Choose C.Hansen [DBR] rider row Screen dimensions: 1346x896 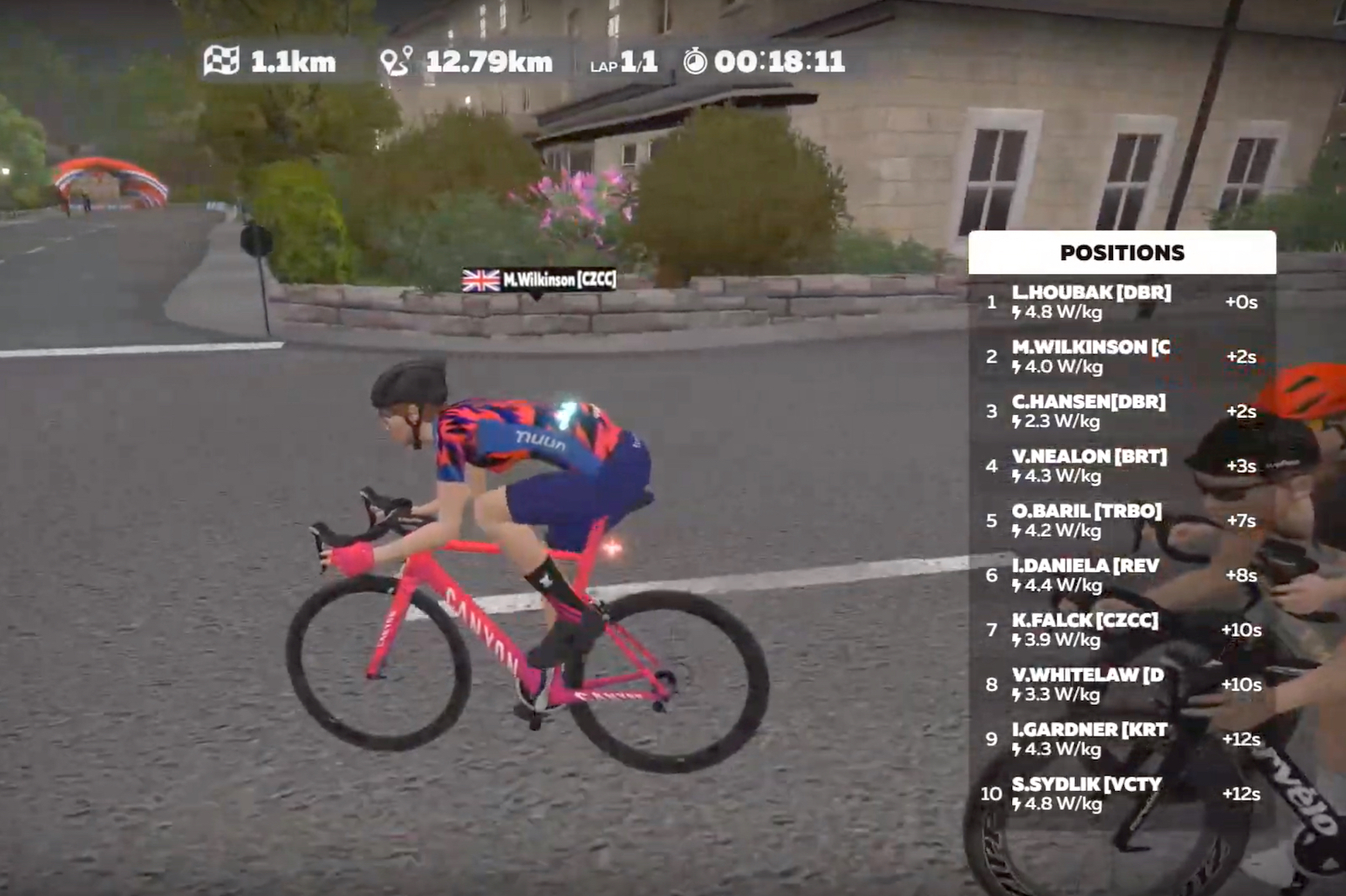(1121, 411)
